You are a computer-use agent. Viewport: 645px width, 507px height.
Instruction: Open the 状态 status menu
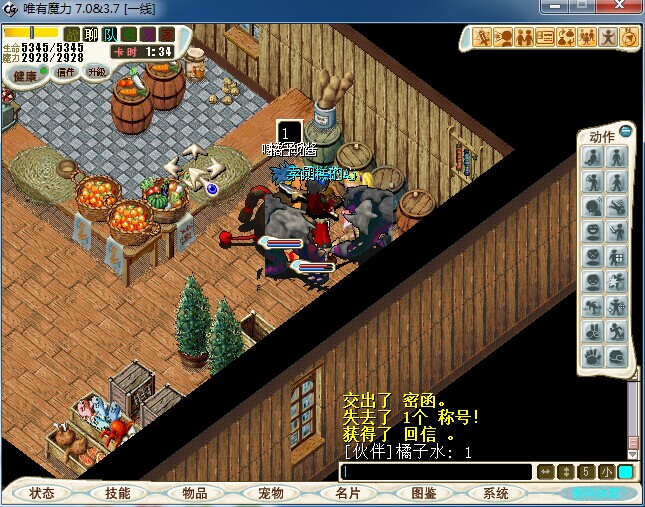click(x=42, y=493)
